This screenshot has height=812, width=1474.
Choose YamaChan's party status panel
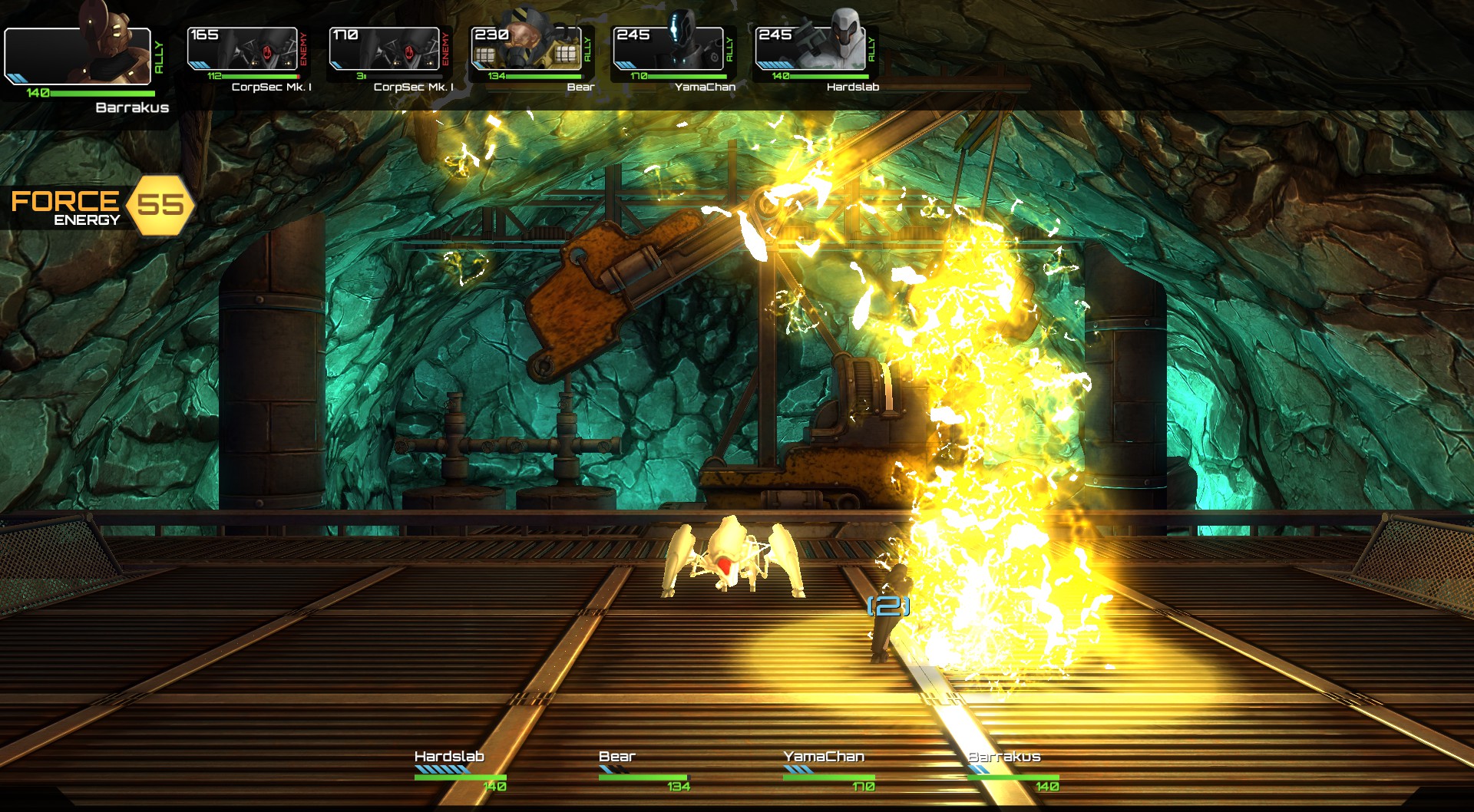click(x=828, y=771)
